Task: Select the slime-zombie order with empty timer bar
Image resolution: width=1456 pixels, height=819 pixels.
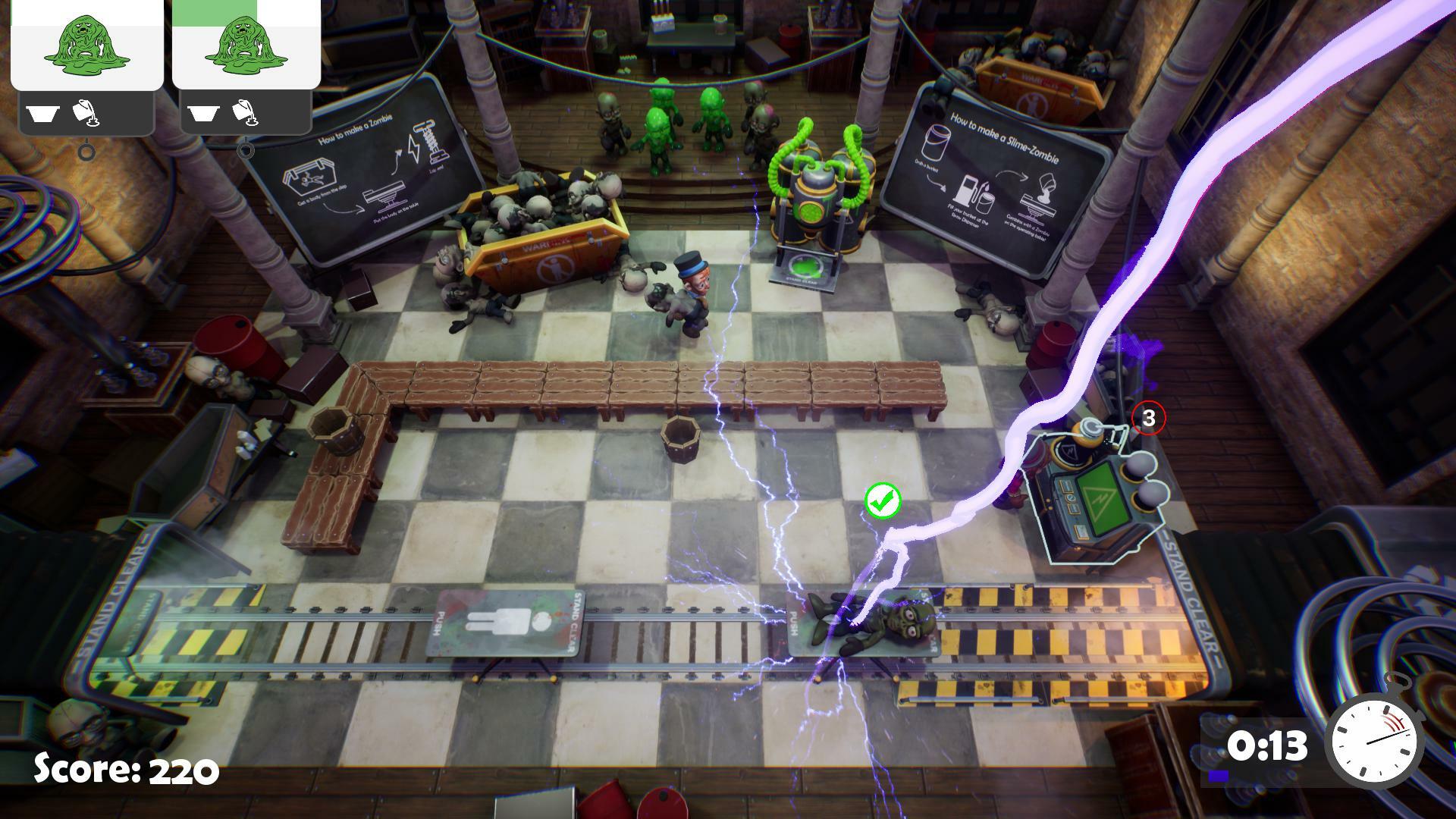Action: pyautogui.click(x=86, y=45)
